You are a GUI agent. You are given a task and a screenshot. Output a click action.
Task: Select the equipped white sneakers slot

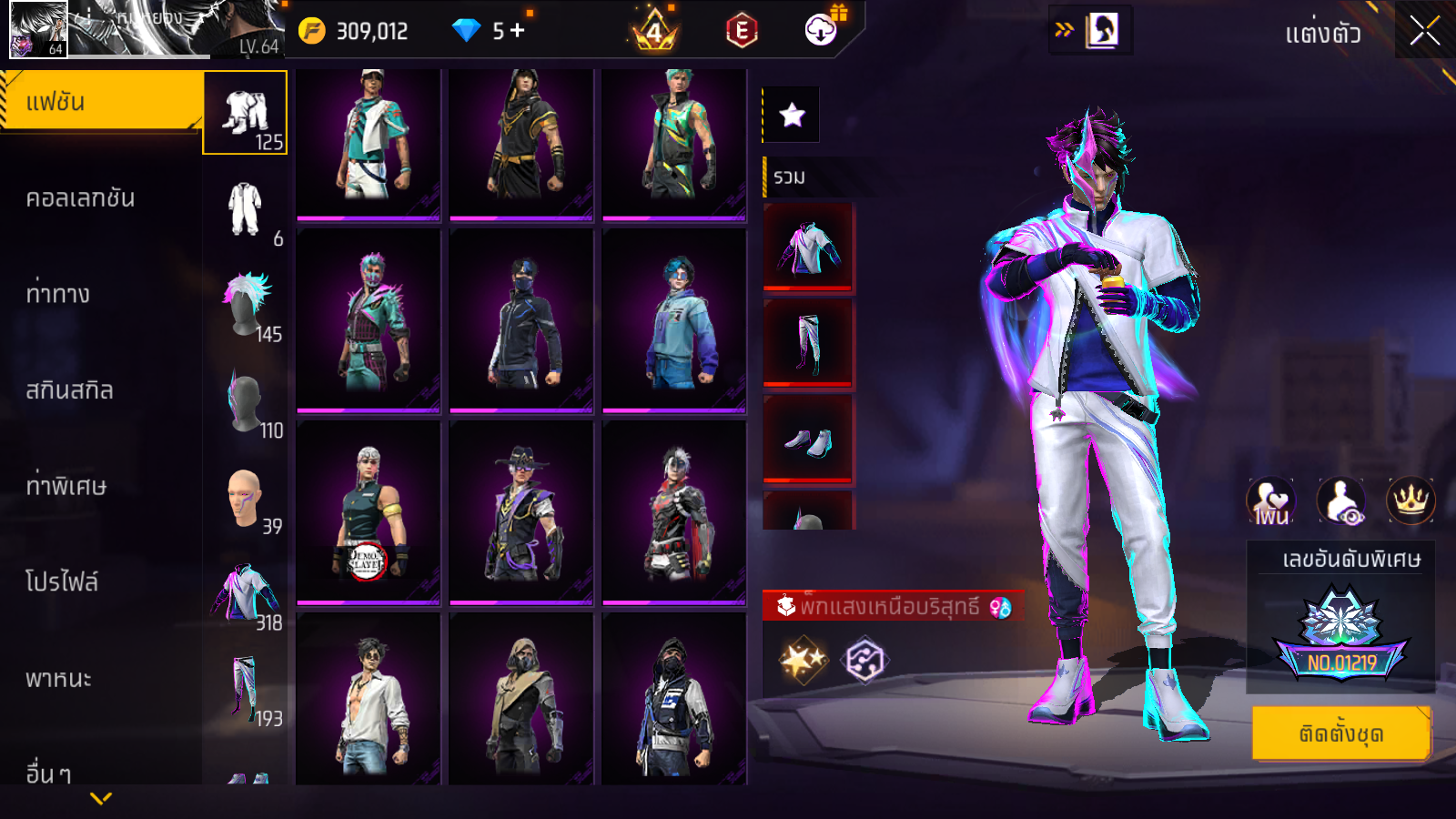808,440
